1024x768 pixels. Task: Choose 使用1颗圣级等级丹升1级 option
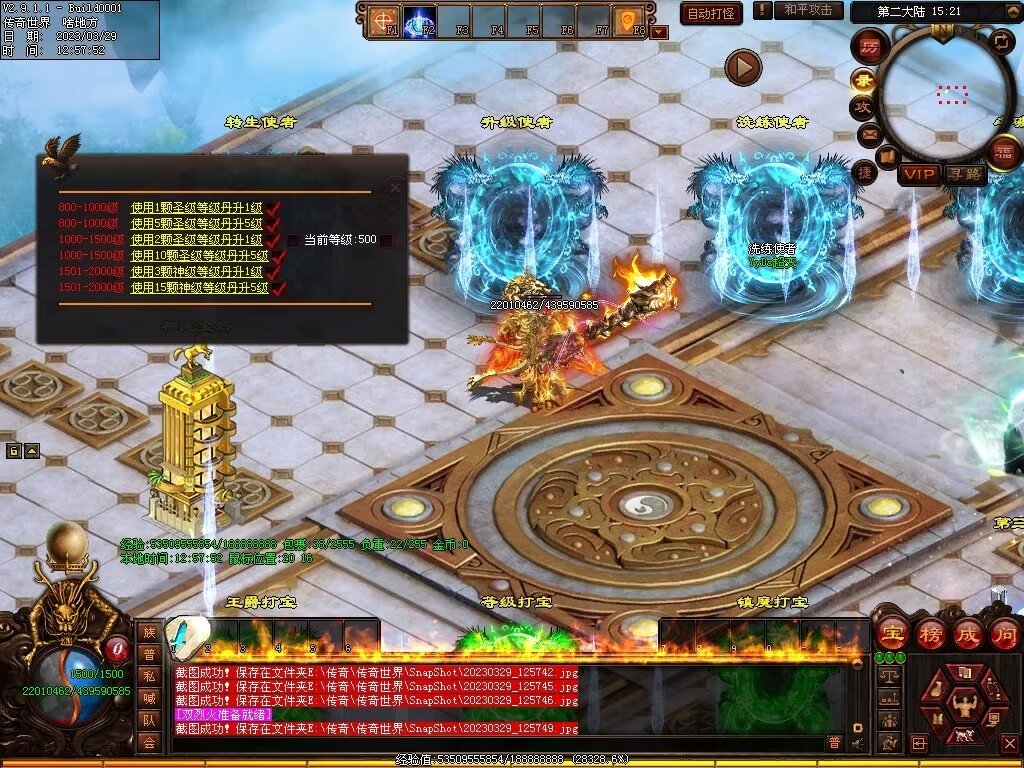tap(198, 208)
